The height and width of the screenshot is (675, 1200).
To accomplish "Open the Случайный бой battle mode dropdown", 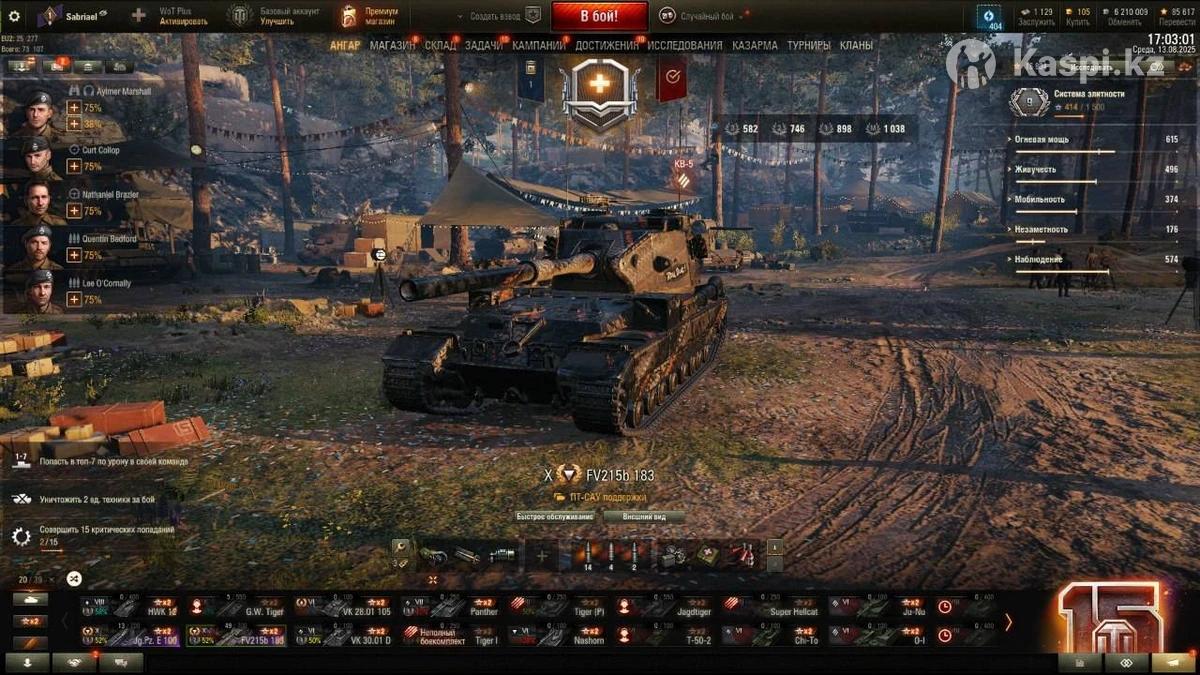I will [x=715, y=16].
